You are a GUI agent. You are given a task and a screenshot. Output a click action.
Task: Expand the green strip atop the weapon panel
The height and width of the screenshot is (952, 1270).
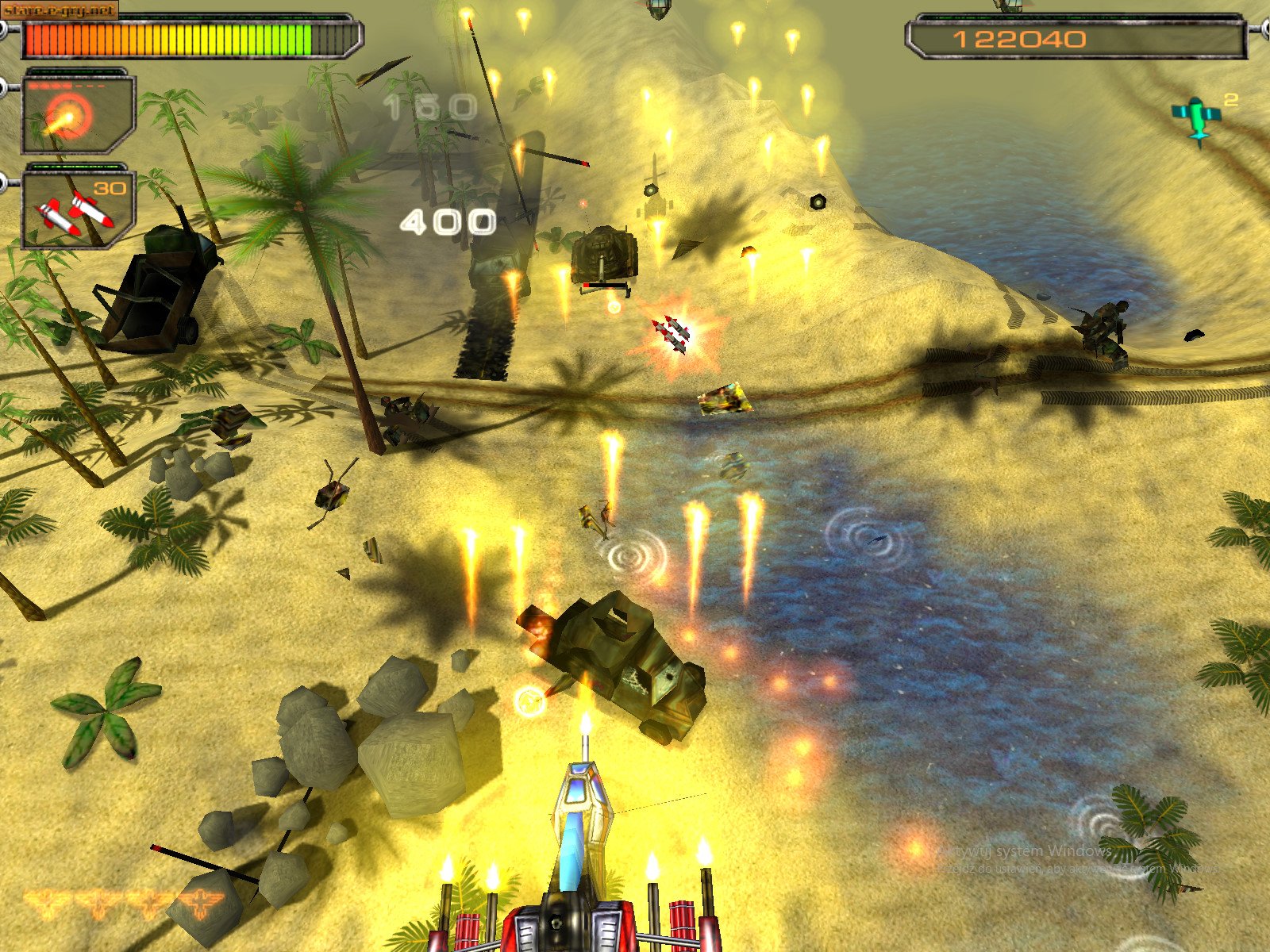(x=75, y=71)
